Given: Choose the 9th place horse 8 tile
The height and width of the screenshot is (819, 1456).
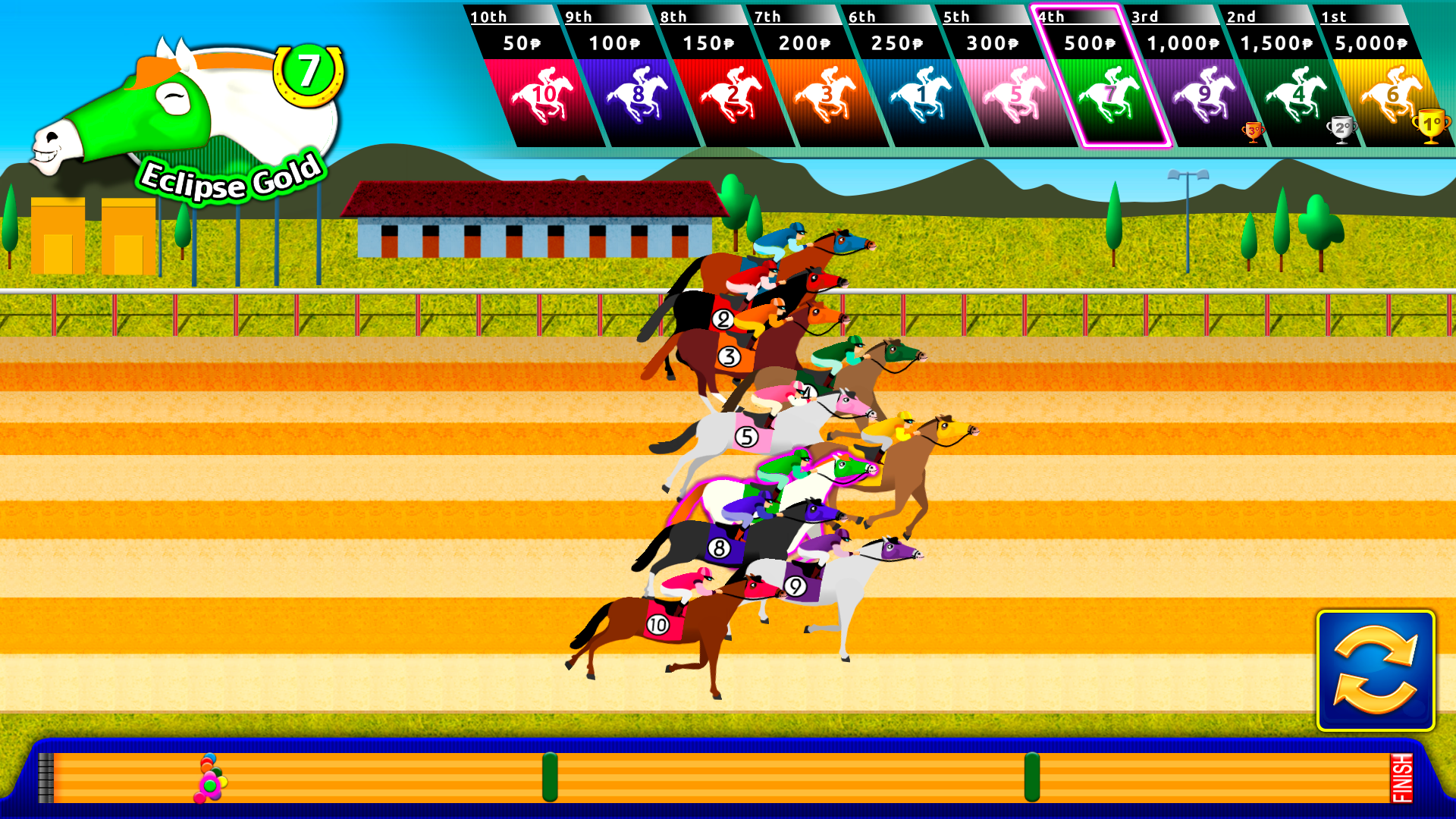Looking at the screenshot, I should [x=637, y=95].
